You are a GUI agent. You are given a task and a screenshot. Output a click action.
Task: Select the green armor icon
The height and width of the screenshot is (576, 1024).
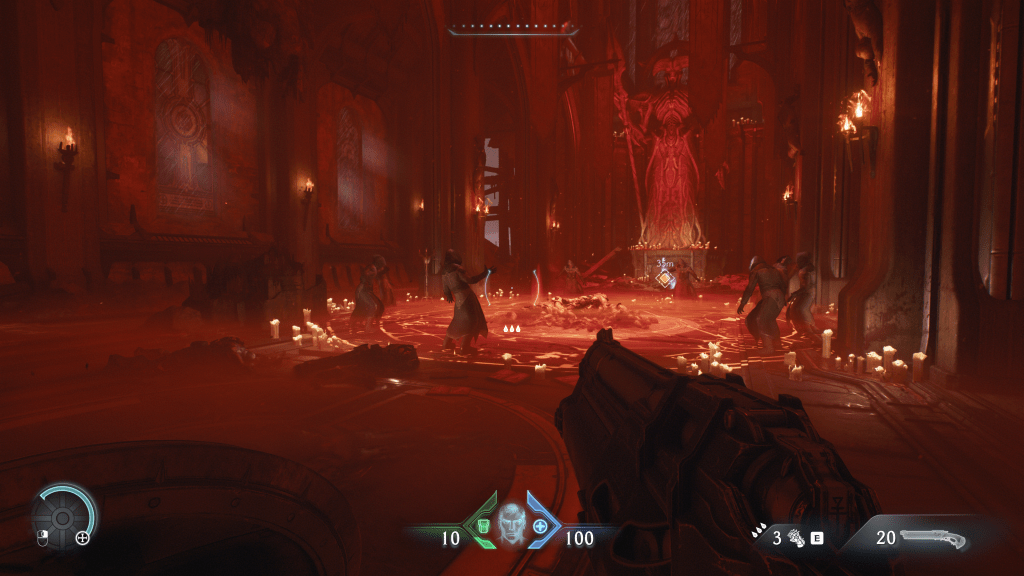[484, 526]
